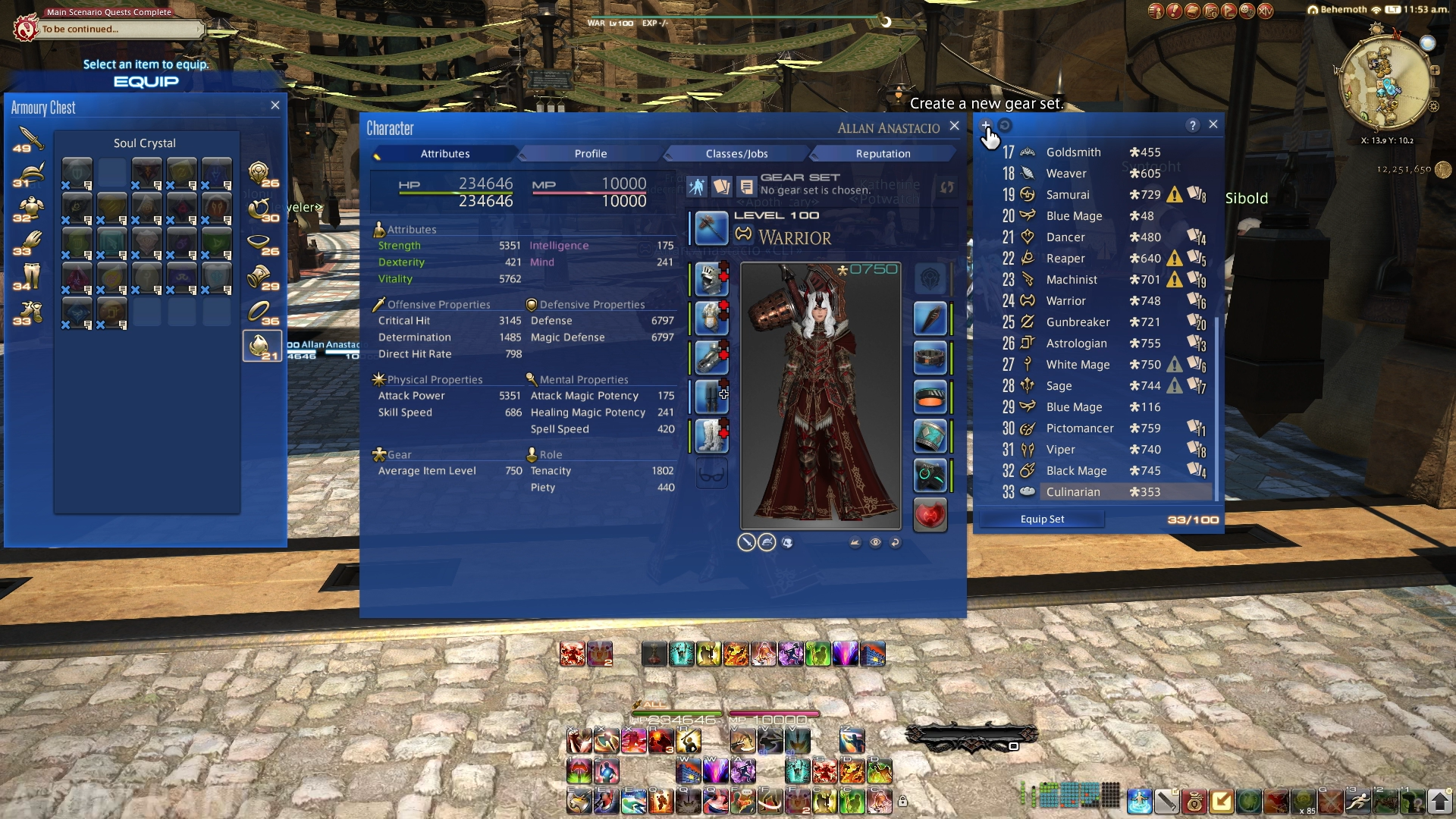Select the Soul Crystal armoury category icon
This screenshot has width=1456, height=819.
pos(262,346)
